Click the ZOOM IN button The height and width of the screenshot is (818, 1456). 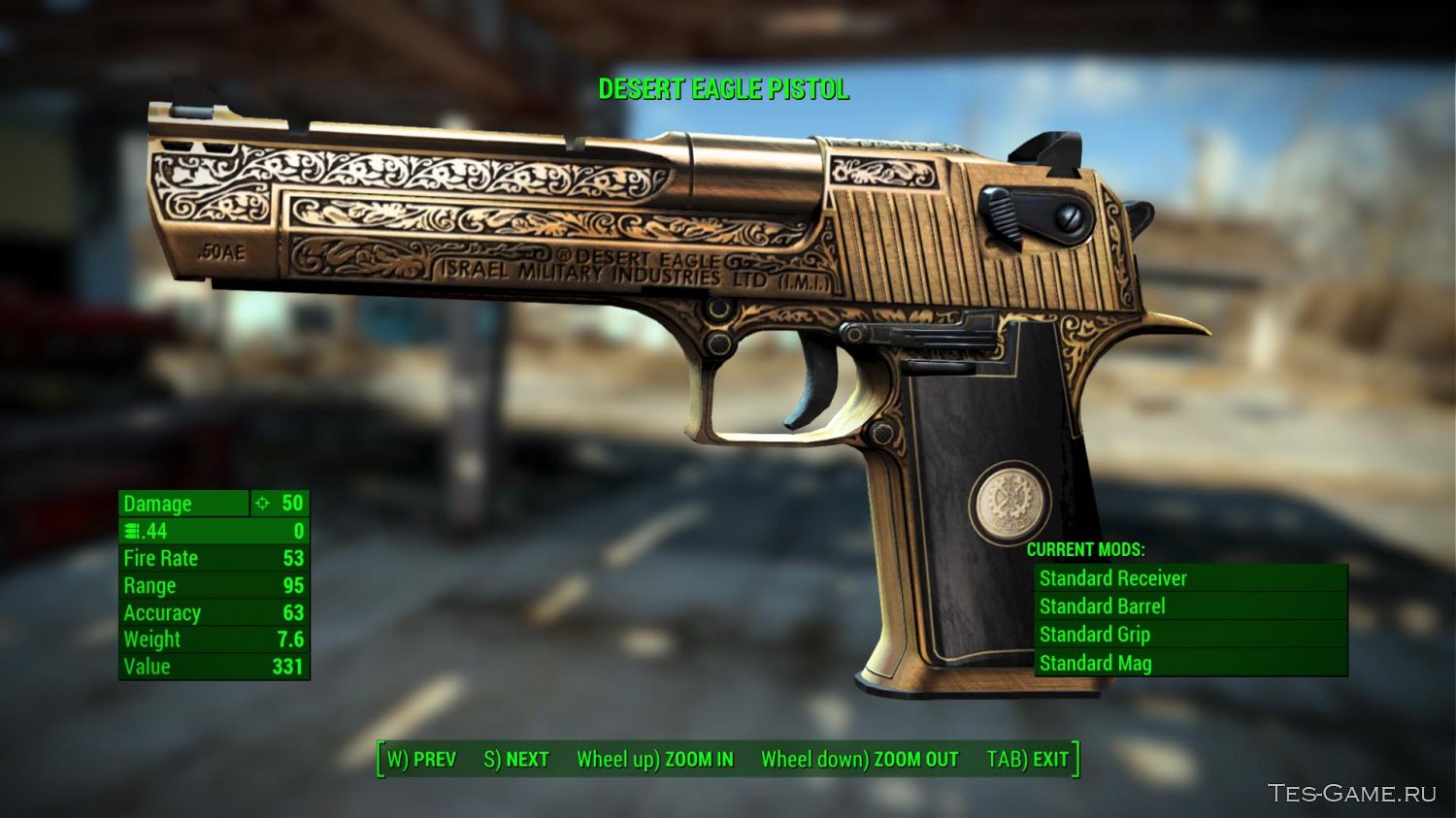(x=655, y=759)
